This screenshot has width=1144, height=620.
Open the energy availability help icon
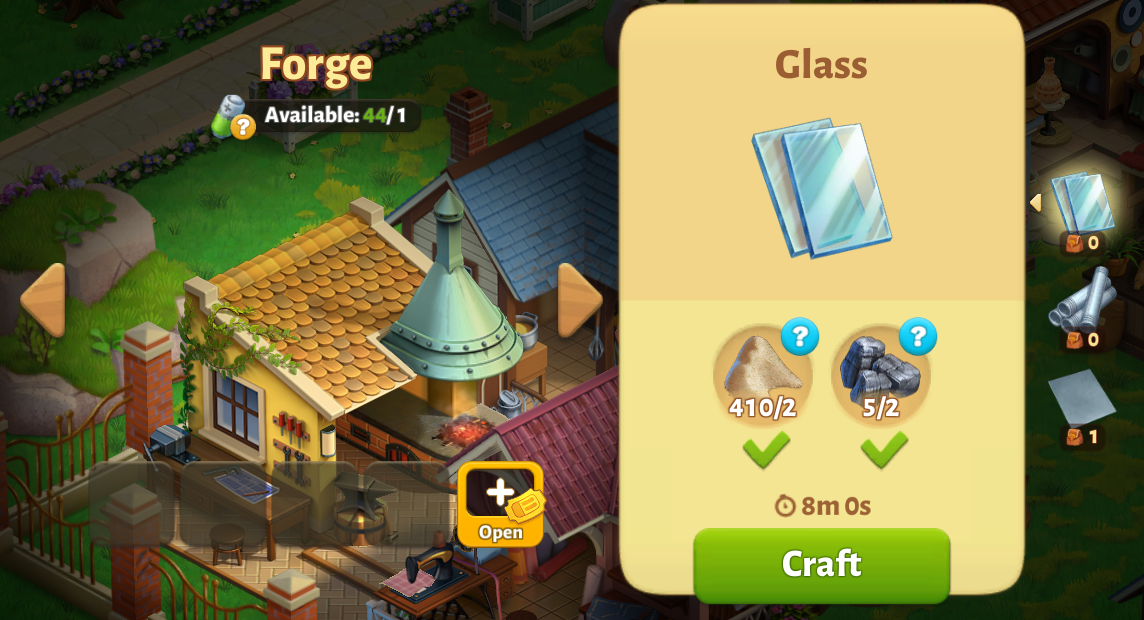point(241,126)
